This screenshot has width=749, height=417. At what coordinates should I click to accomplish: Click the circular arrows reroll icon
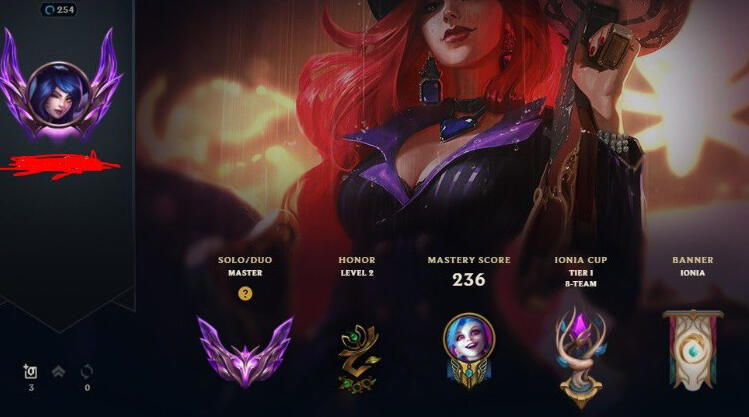coord(87,371)
